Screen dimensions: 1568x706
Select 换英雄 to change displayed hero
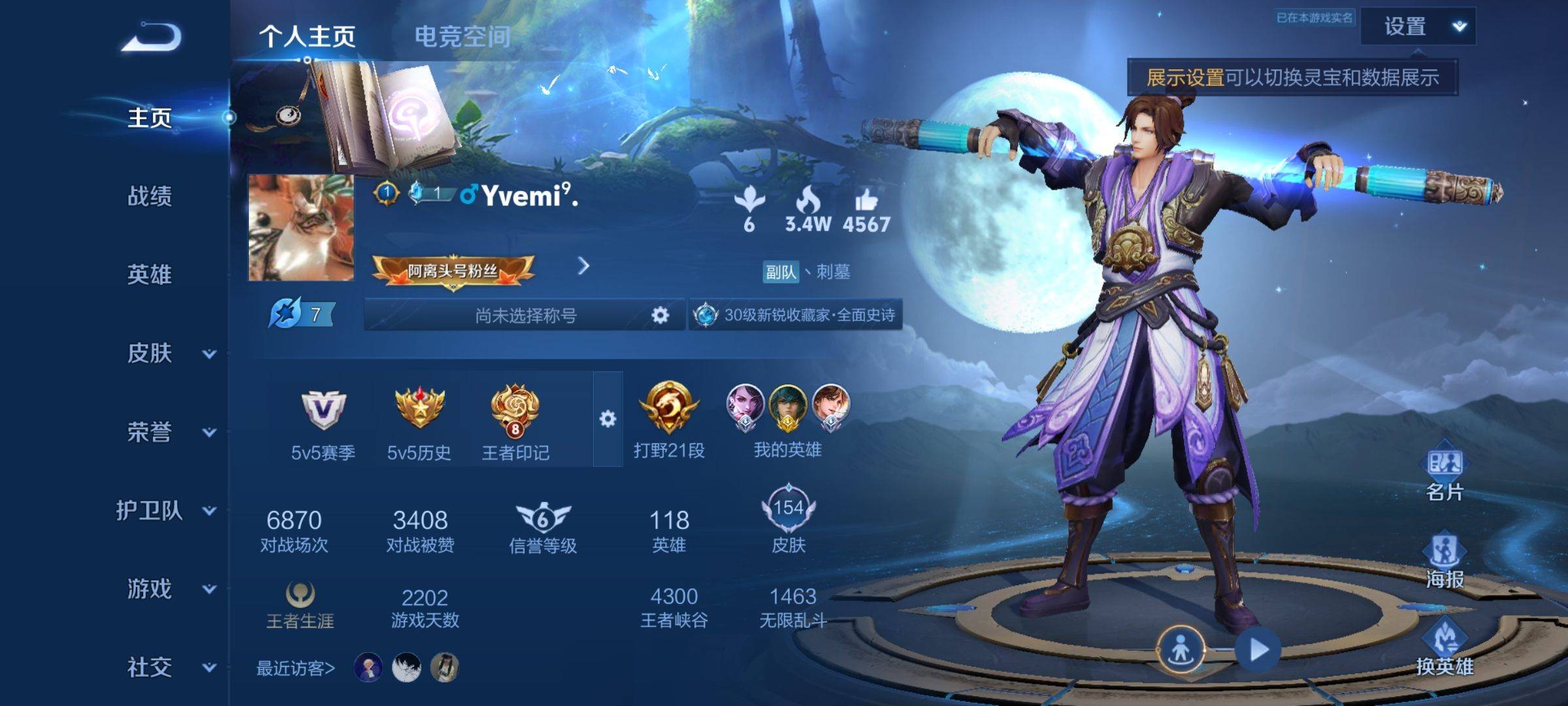click(x=1445, y=648)
